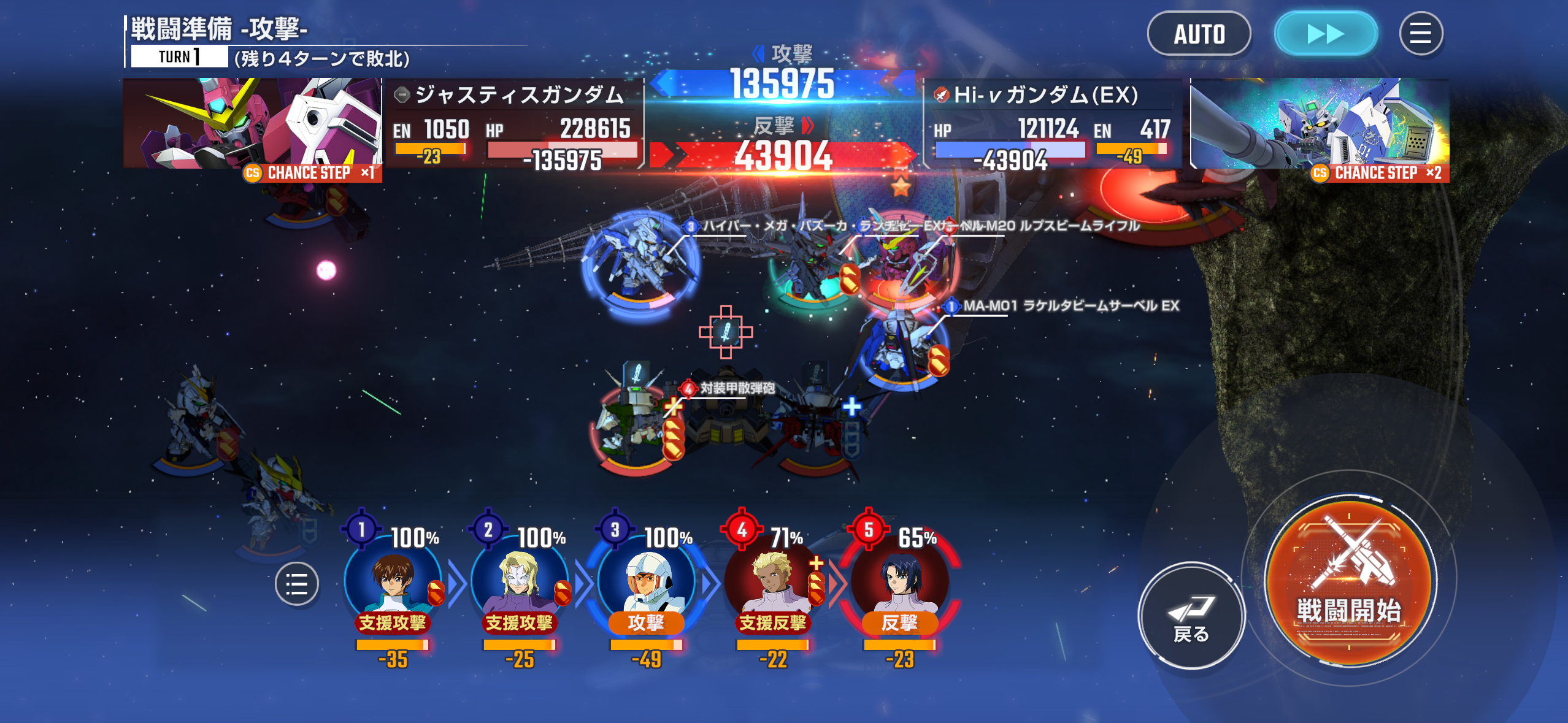This screenshot has height=723, width=1568.
Task: Select the 対装甲散弾砲 weapon label
Action: pos(737,388)
